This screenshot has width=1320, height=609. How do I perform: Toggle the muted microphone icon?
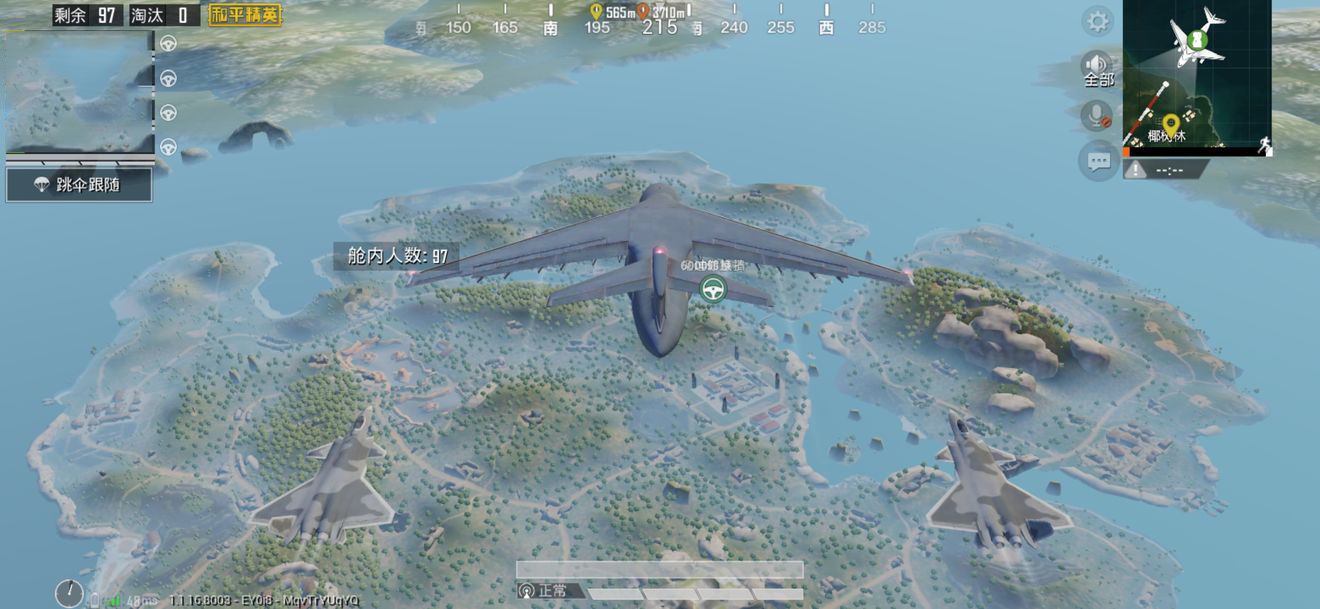pos(1098,115)
